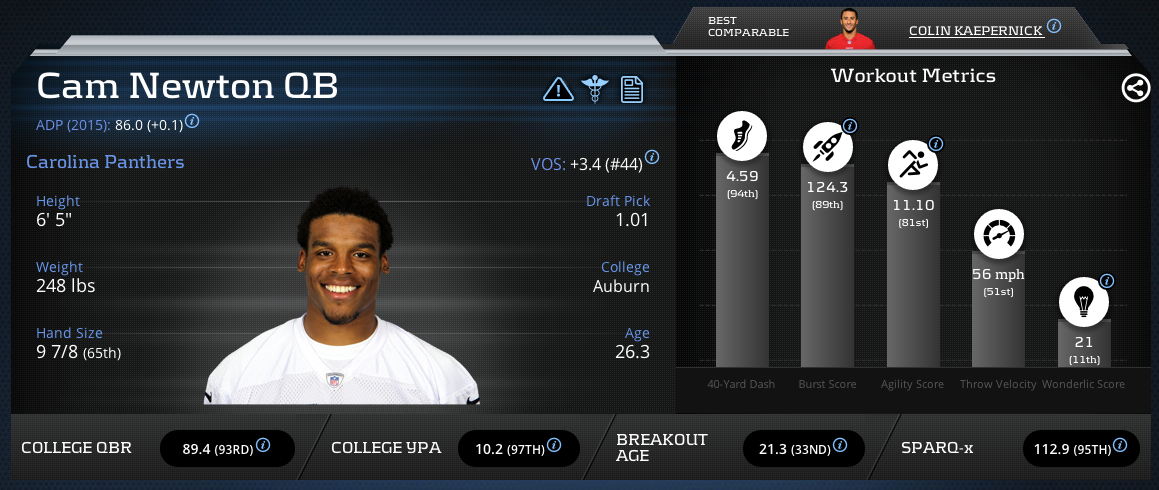The height and width of the screenshot is (490, 1159).
Task: Open the warning triangle icon
Action: point(558,90)
